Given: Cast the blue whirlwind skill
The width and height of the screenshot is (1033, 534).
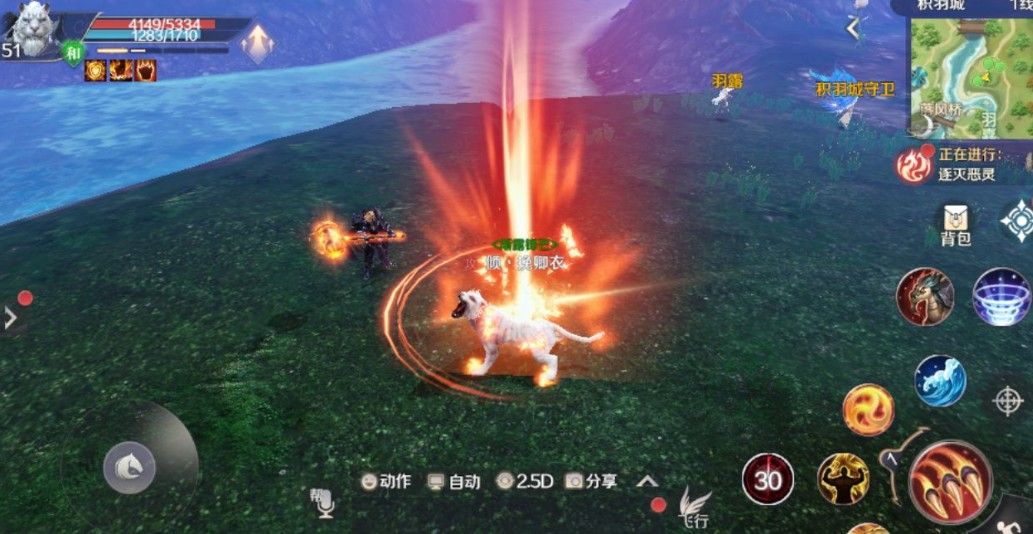Looking at the screenshot, I should [x=1002, y=297].
